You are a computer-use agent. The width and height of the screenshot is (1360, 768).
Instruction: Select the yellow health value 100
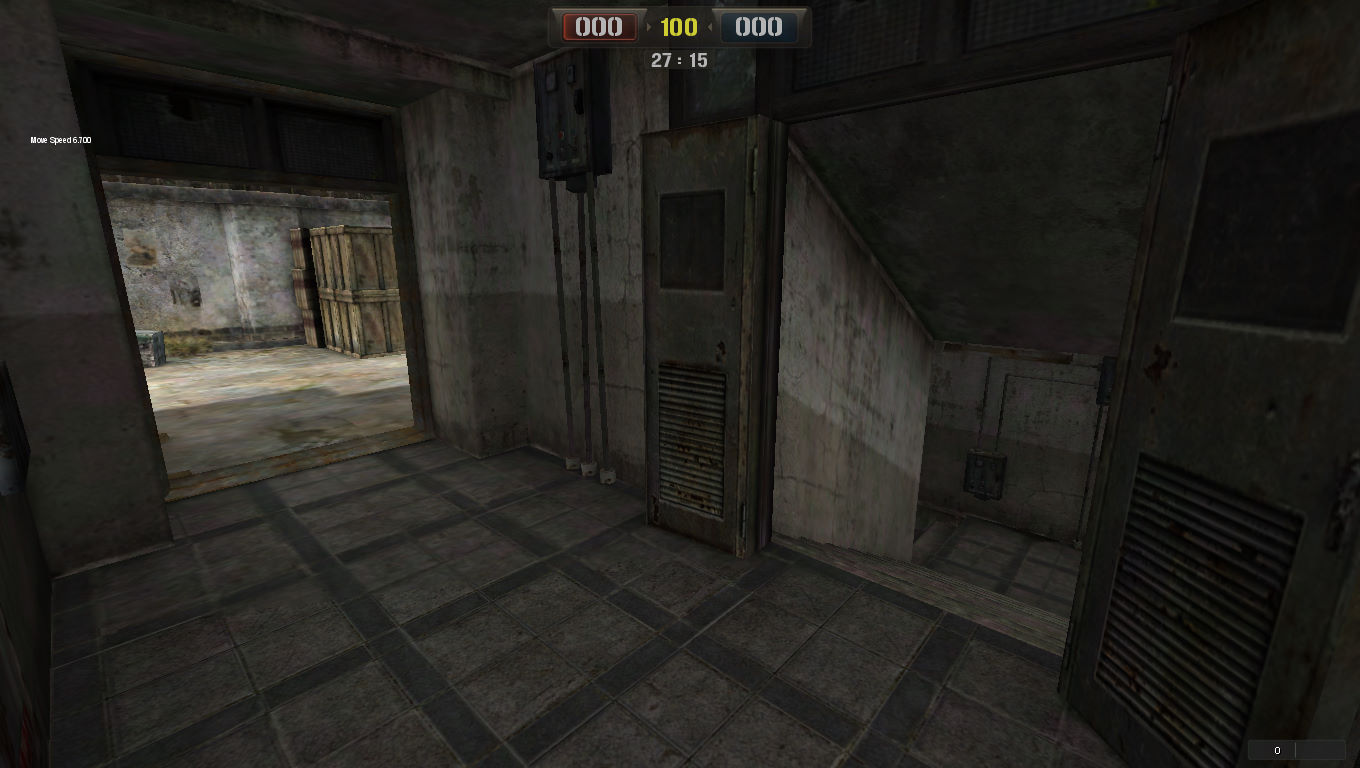pyautogui.click(x=679, y=27)
